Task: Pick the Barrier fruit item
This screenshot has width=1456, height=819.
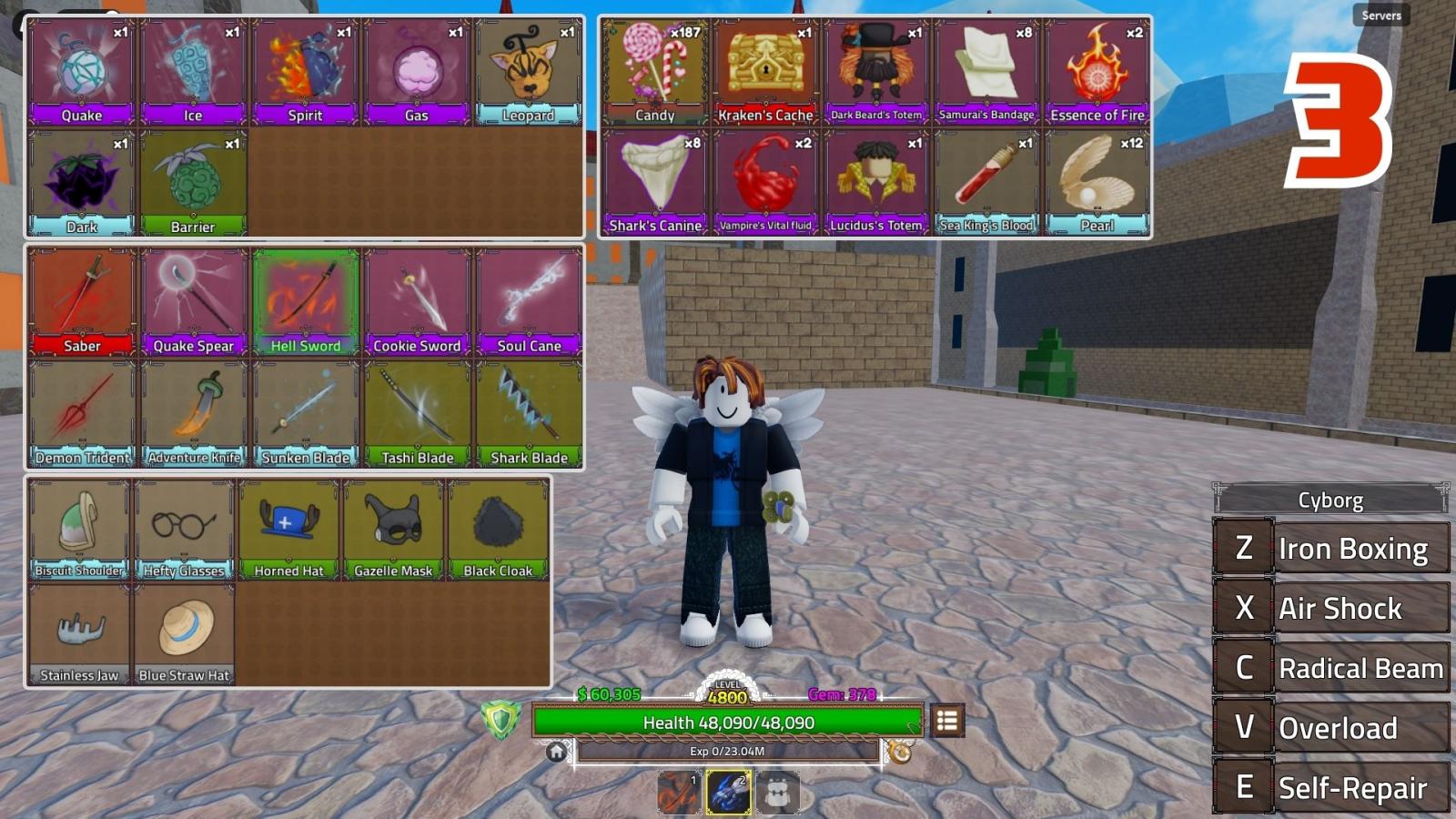Action: tap(193, 183)
